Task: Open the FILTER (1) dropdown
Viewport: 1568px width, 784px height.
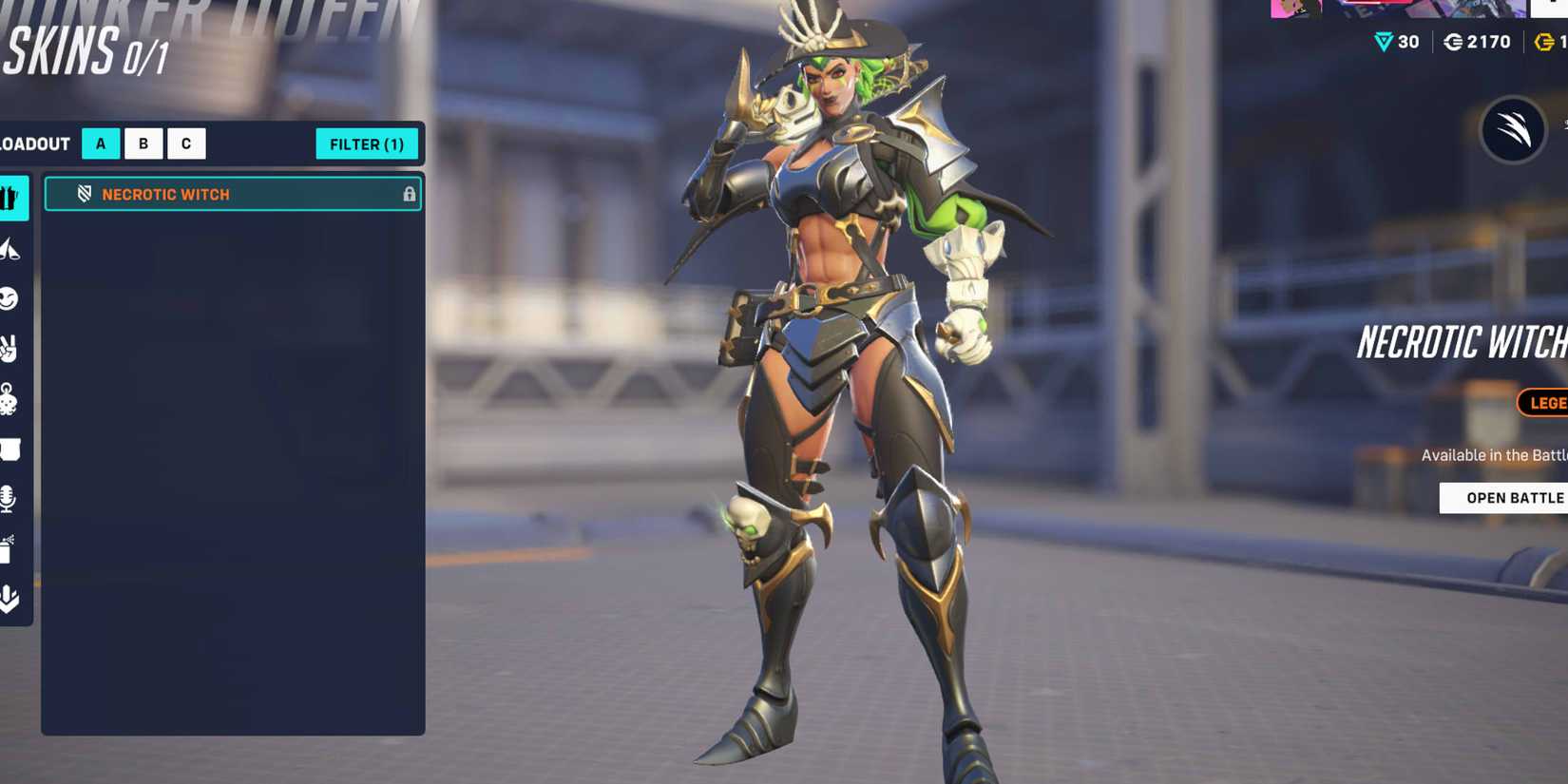Action: (367, 143)
